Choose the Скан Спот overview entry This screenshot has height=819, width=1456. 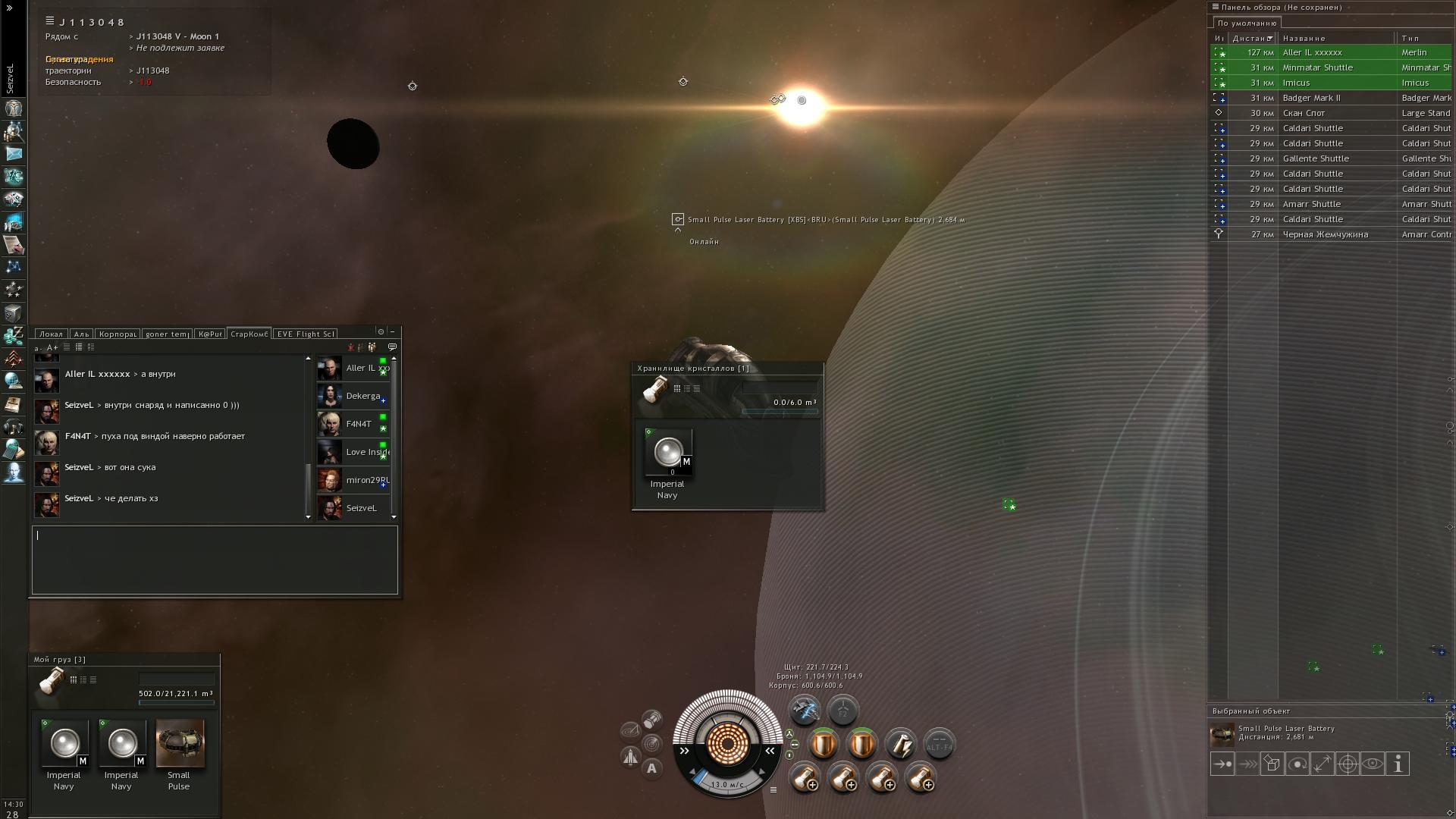coord(1304,113)
